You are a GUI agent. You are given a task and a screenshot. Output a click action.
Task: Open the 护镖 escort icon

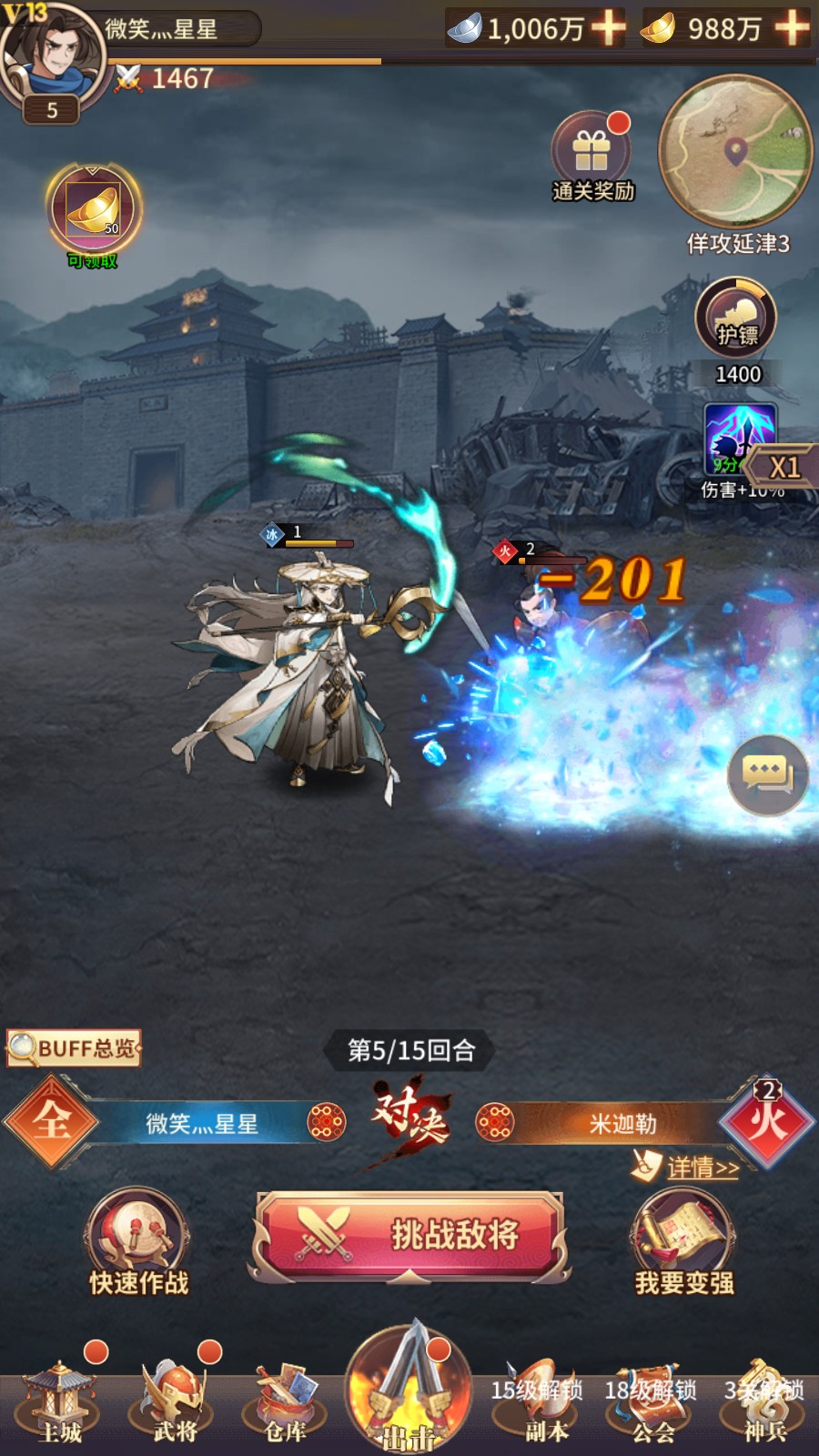tap(736, 319)
